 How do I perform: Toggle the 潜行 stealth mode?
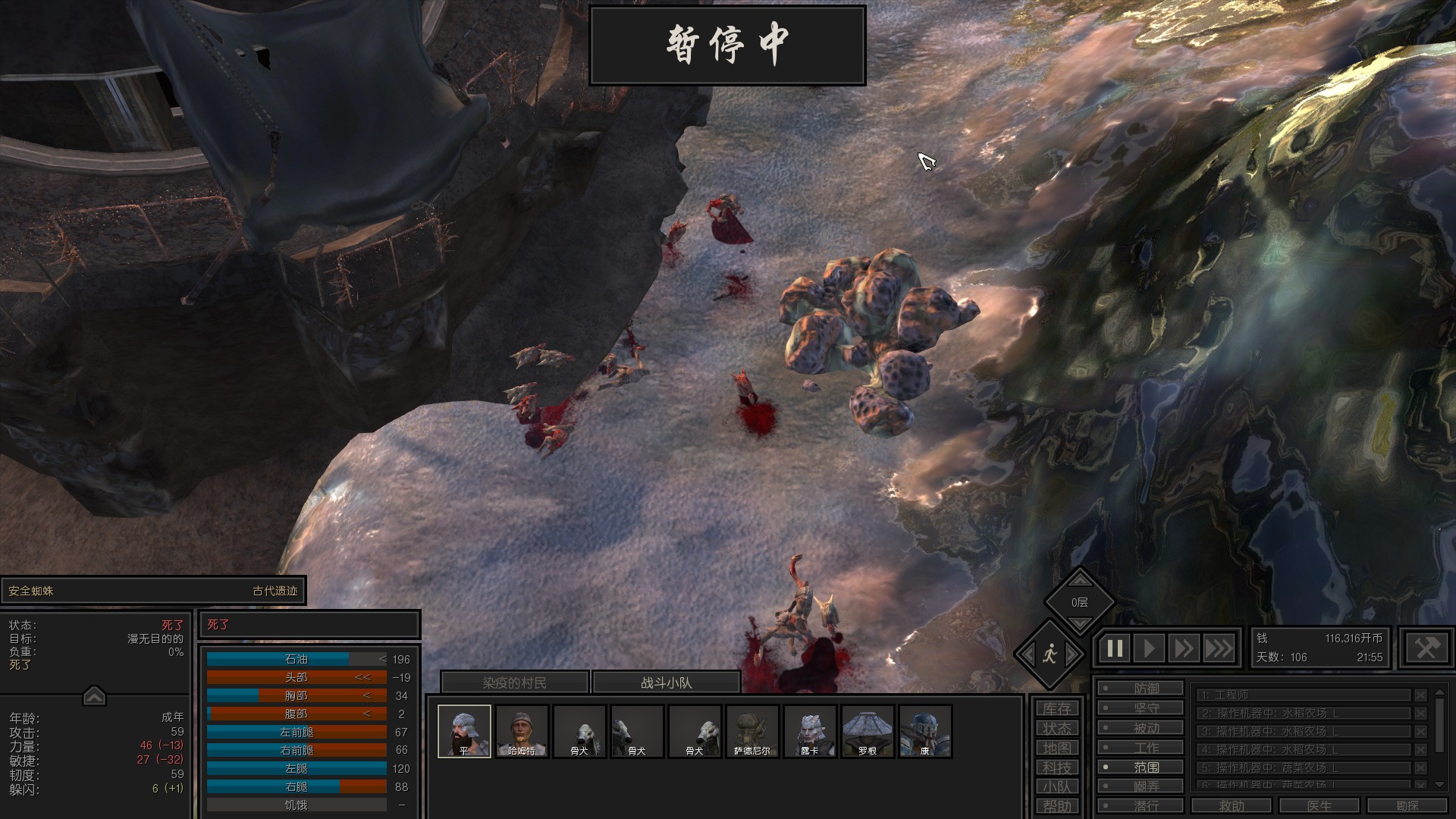pyautogui.click(x=1141, y=805)
